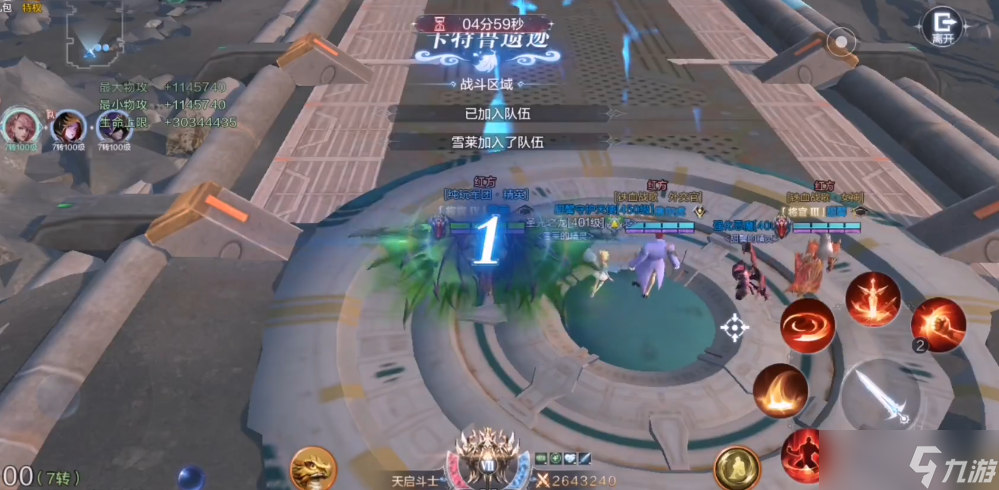Activate the fiery whirlwind slash skill
The height and width of the screenshot is (490, 999).
(x=808, y=325)
